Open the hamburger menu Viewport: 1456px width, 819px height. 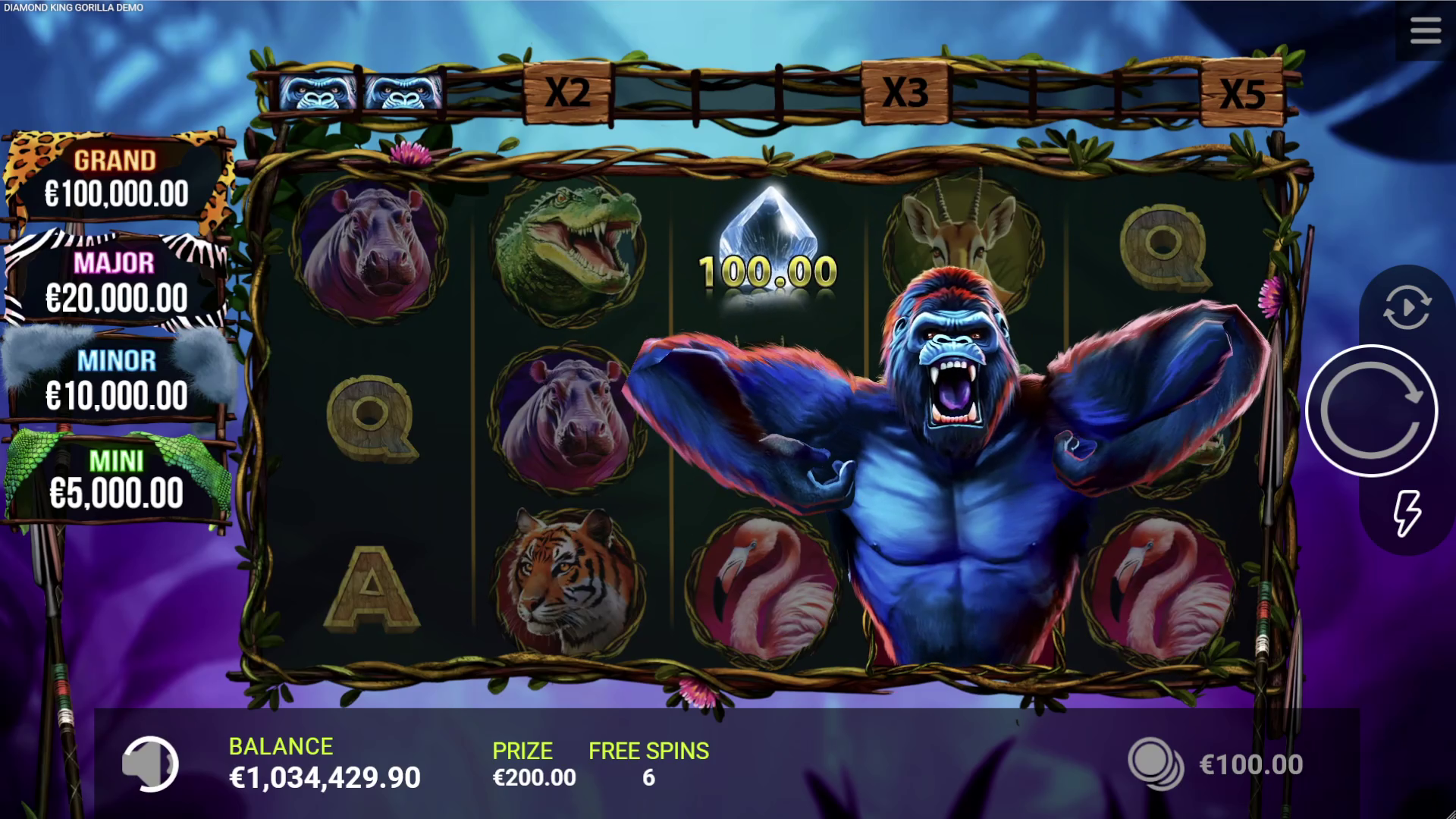pos(1425,31)
